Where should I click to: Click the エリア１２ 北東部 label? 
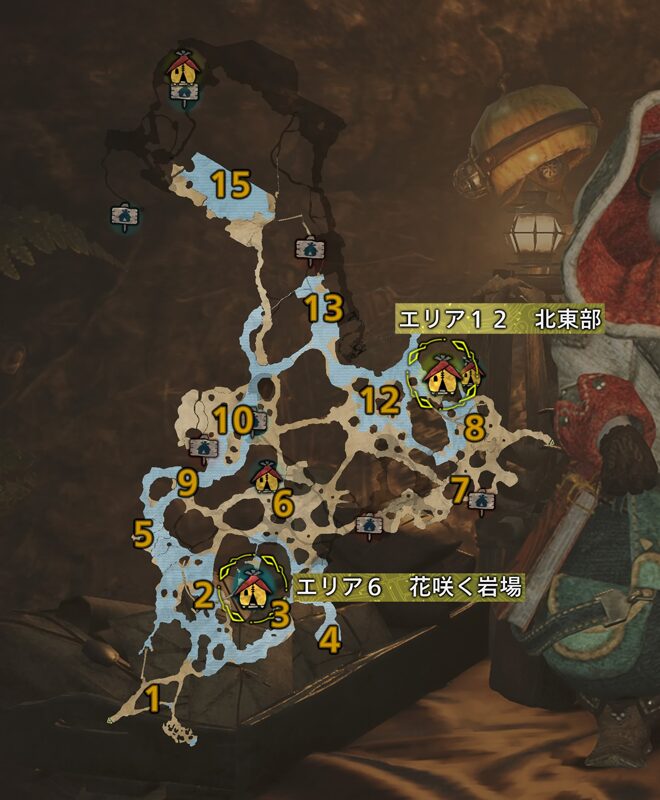[x=499, y=319]
